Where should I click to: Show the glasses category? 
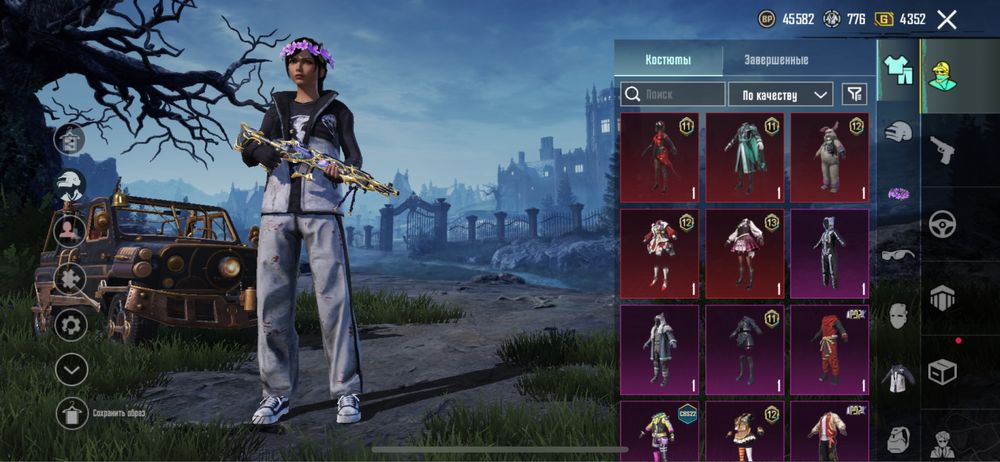pos(898,254)
